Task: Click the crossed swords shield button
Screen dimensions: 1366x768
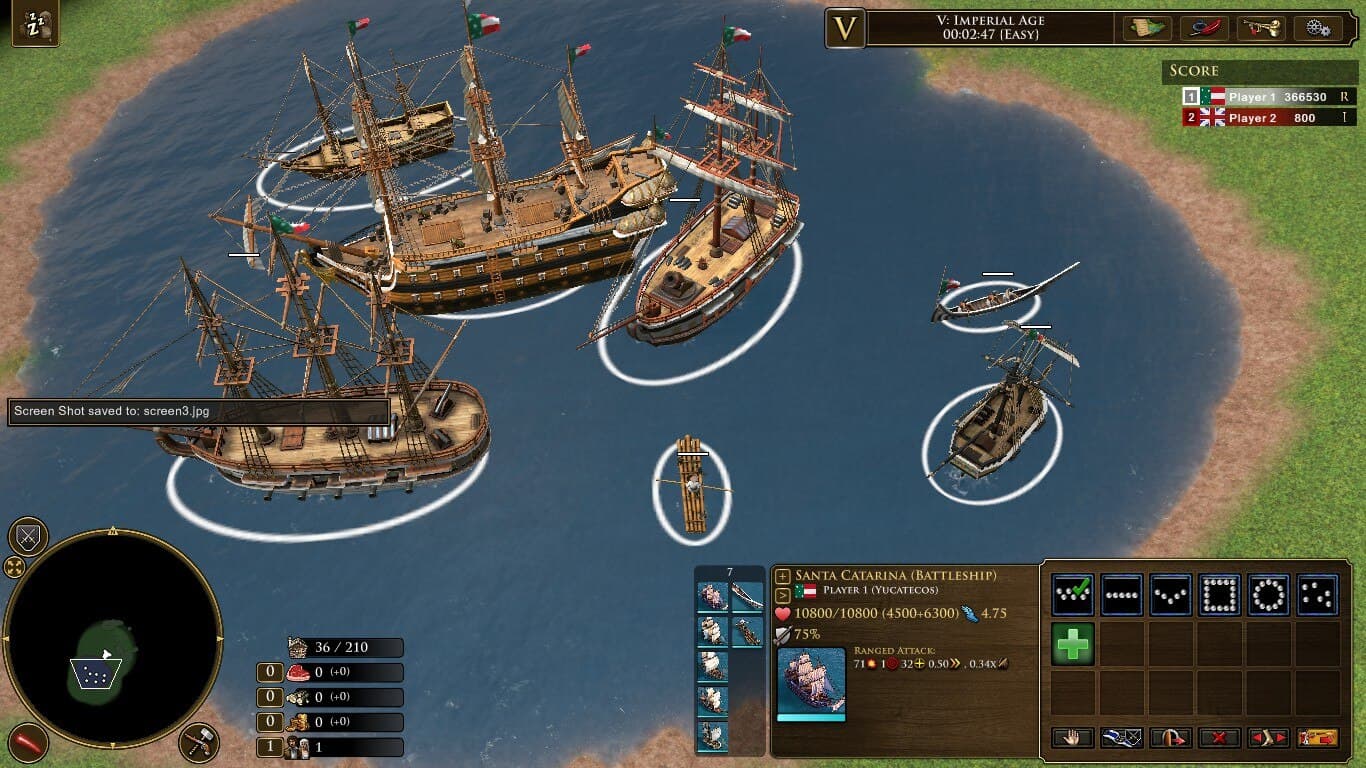Action: click(x=28, y=538)
